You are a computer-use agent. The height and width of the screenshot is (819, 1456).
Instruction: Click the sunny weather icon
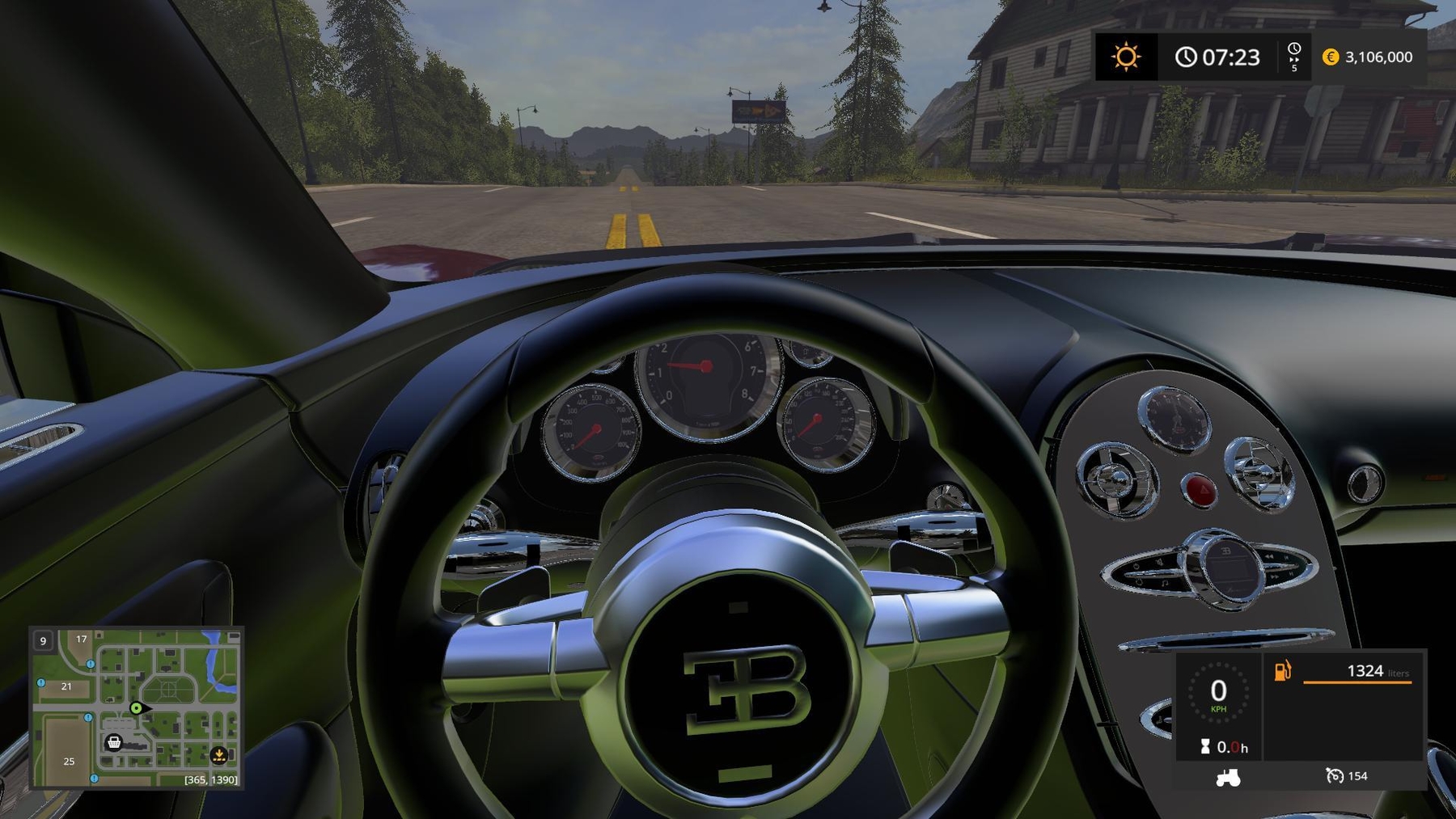click(1125, 57)
